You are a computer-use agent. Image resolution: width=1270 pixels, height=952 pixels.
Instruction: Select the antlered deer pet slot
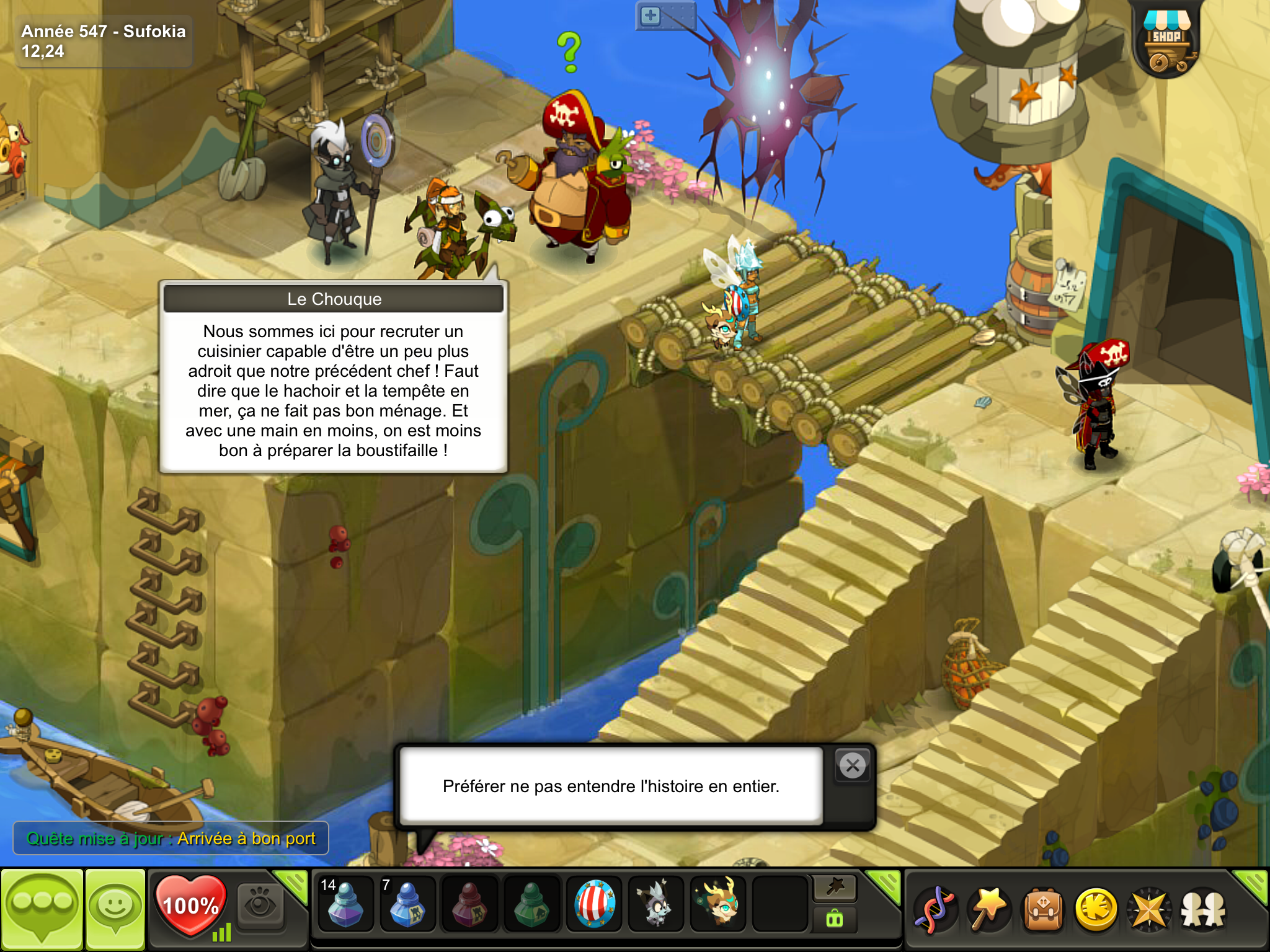[718, 905]
